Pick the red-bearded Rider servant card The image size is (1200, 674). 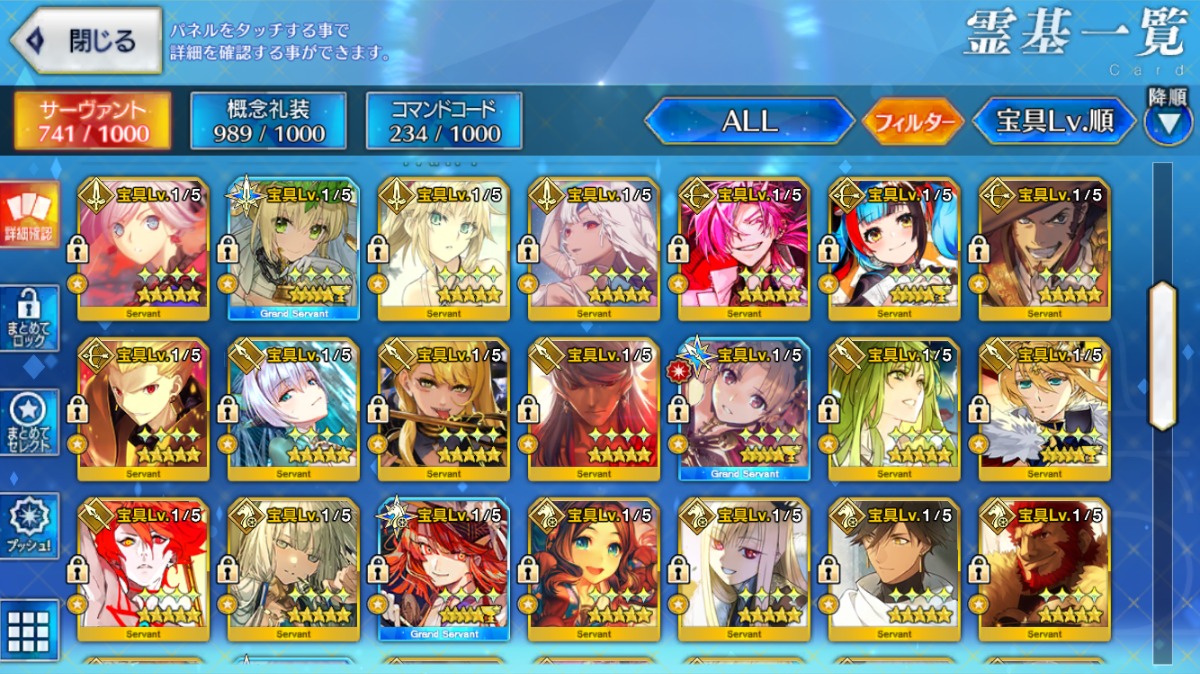1044,568
